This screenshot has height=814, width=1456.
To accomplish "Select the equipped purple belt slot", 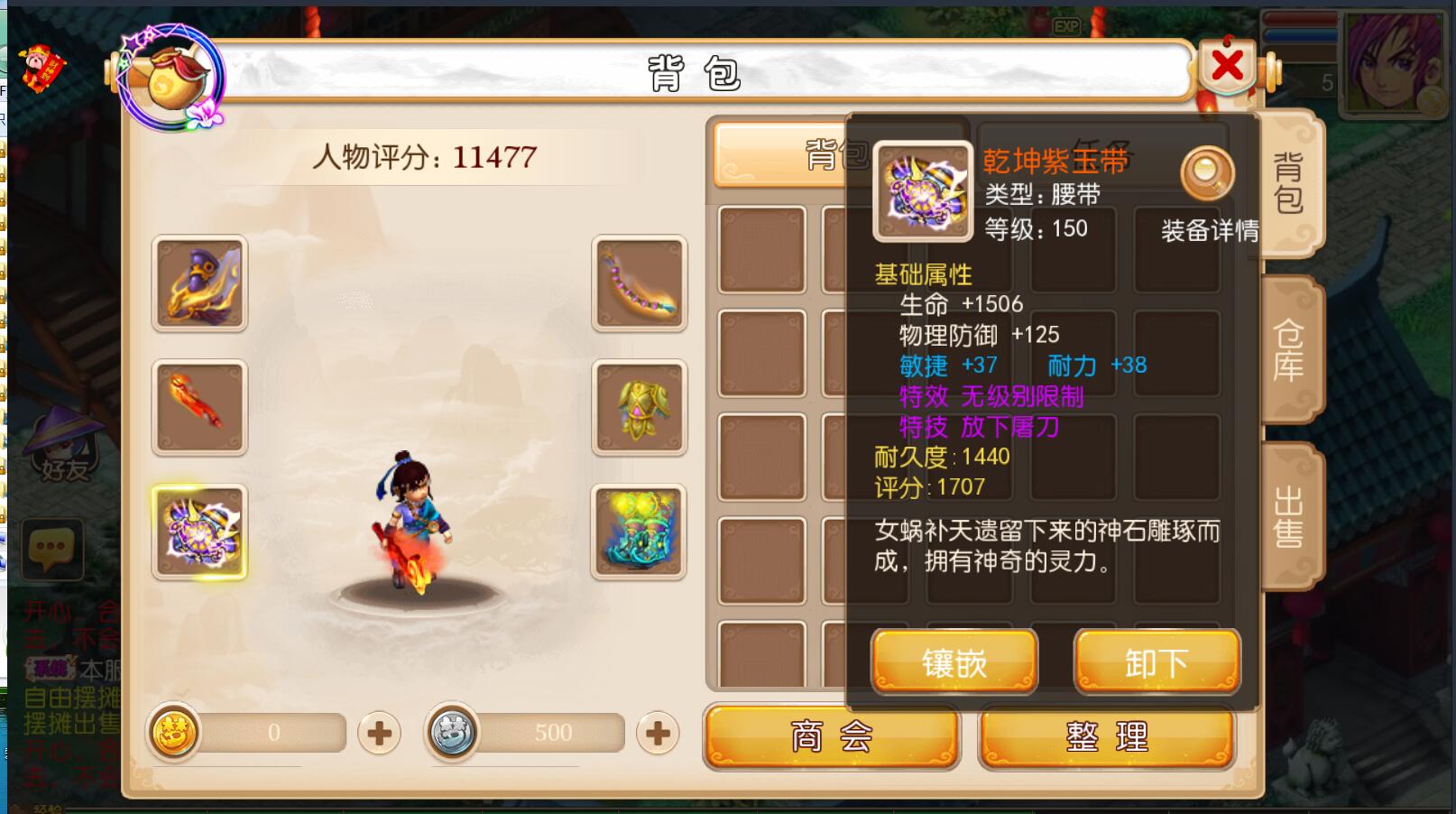I will coord(199,532).
